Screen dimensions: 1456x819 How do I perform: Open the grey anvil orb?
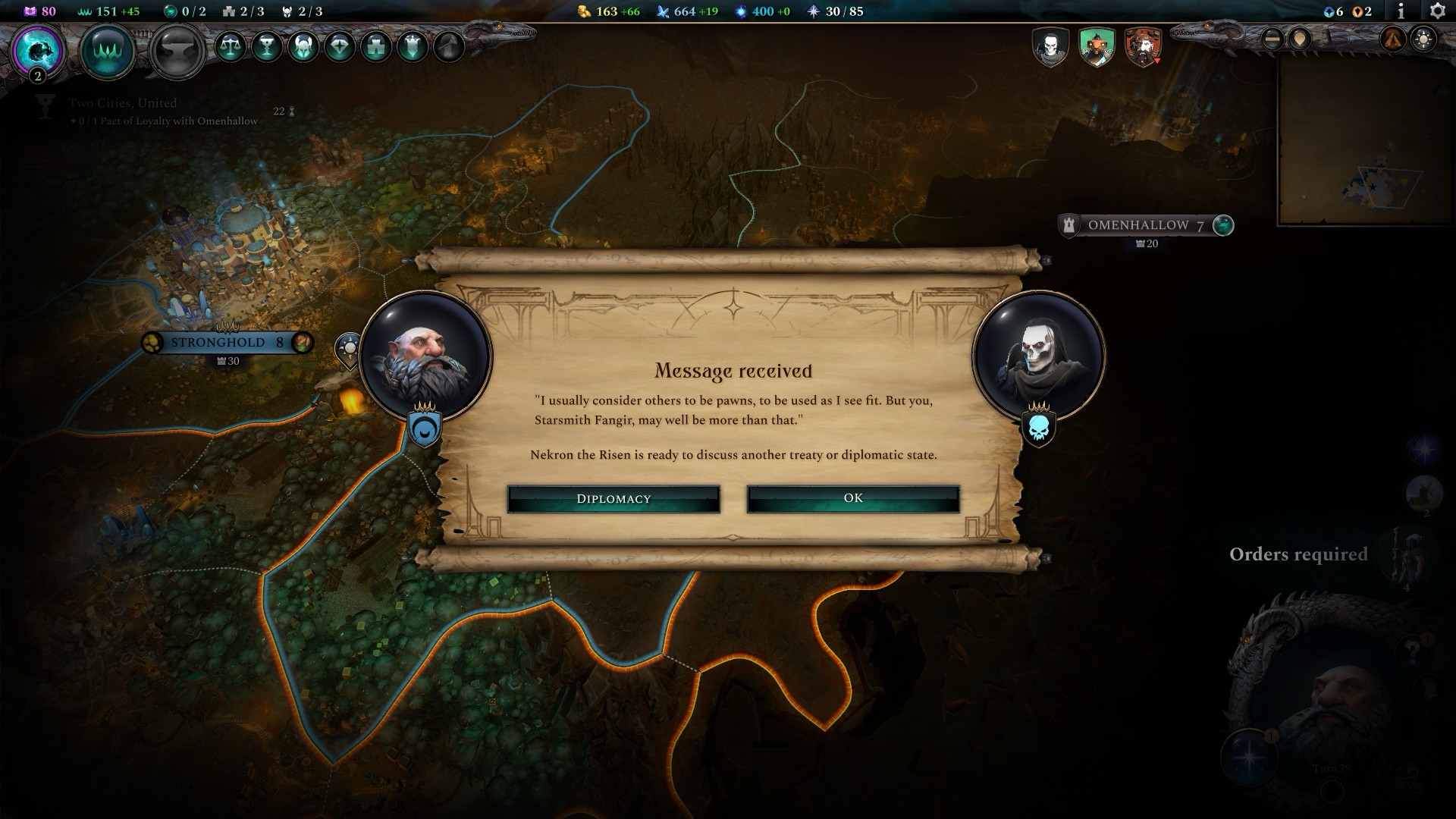[x=177, y=50]
